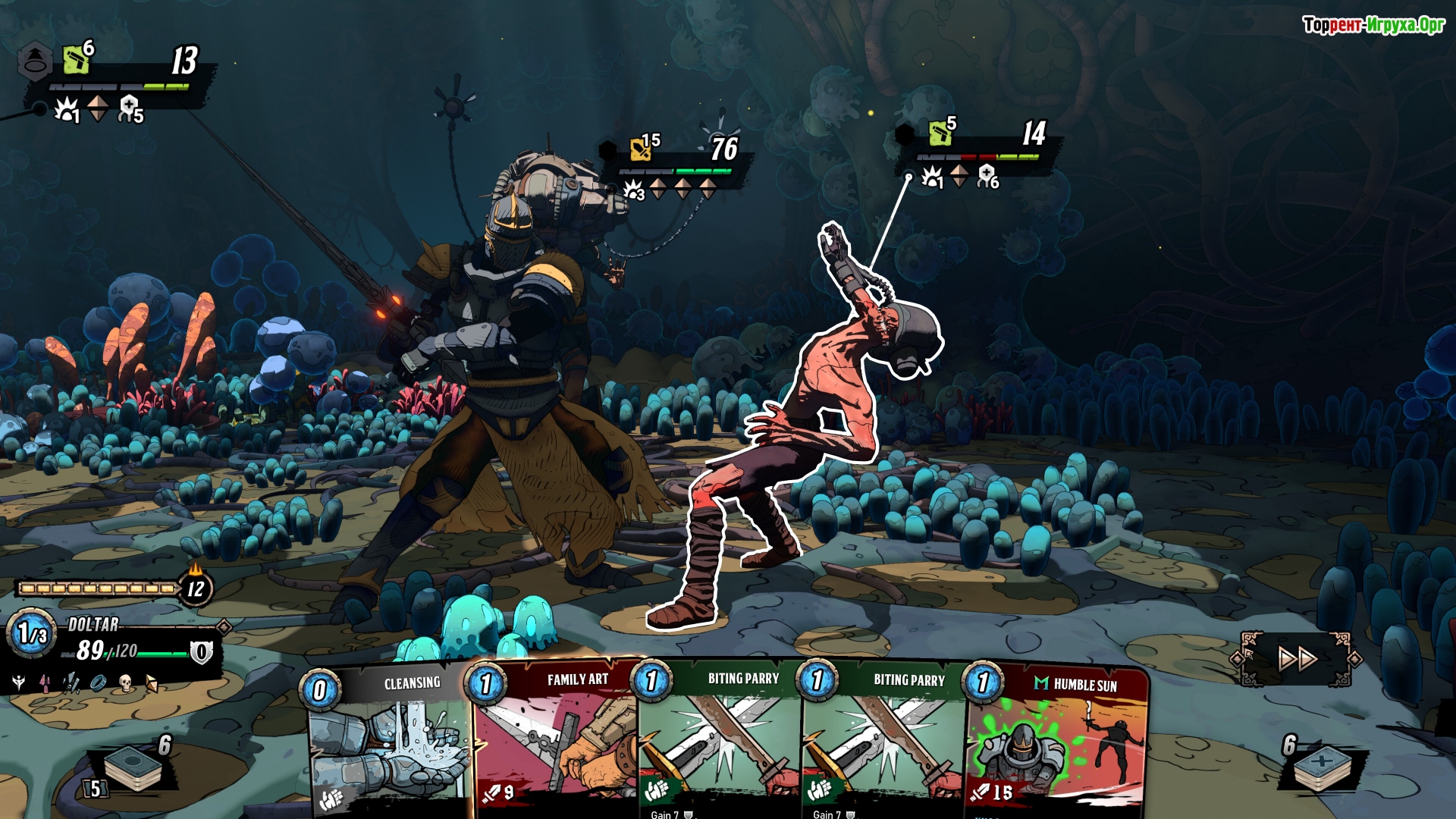Image resolution: width=1456 pixels, height=819 pixels.
Task: Click the flame counter showing 12
Action: pyautogui.click(x=196, y=588)
